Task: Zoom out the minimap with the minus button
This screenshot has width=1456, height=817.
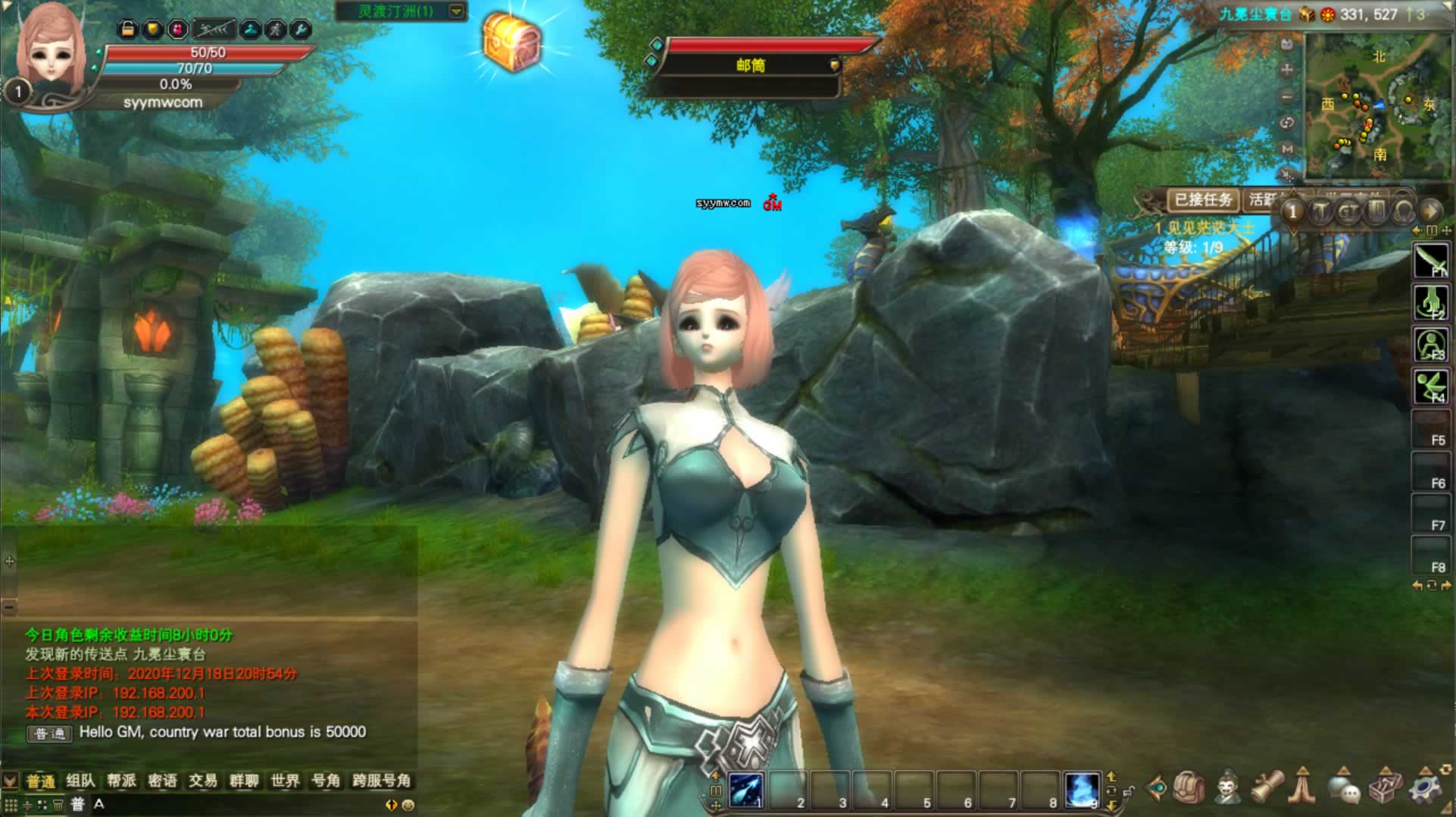Action: click(x=1286, y=97)
